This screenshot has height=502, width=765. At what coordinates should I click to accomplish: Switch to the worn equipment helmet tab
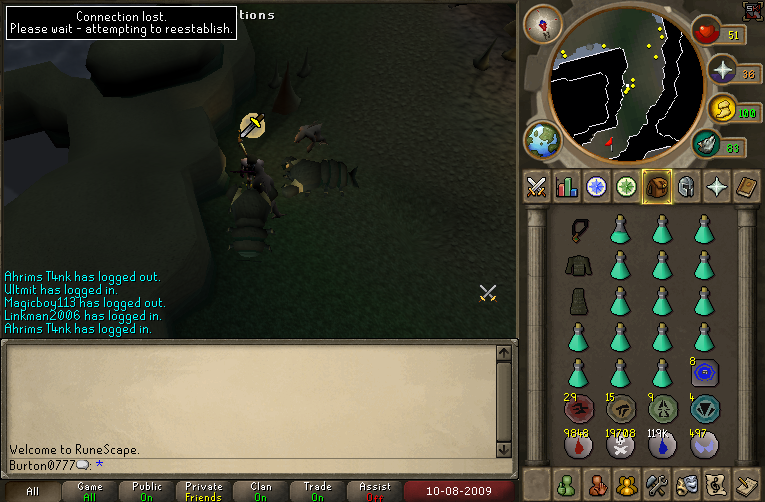click(x=686, y=187)
